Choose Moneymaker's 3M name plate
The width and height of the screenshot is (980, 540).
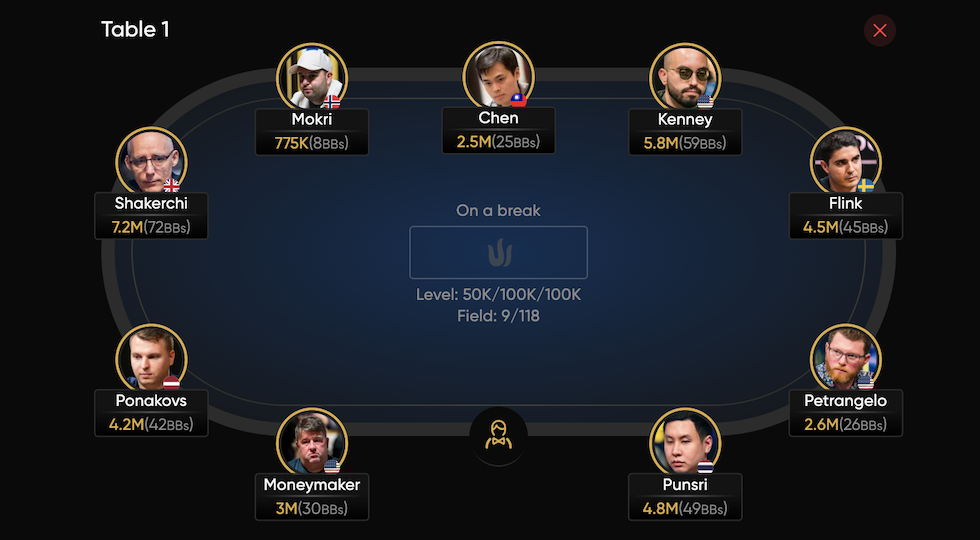click(x=312, y=497)
